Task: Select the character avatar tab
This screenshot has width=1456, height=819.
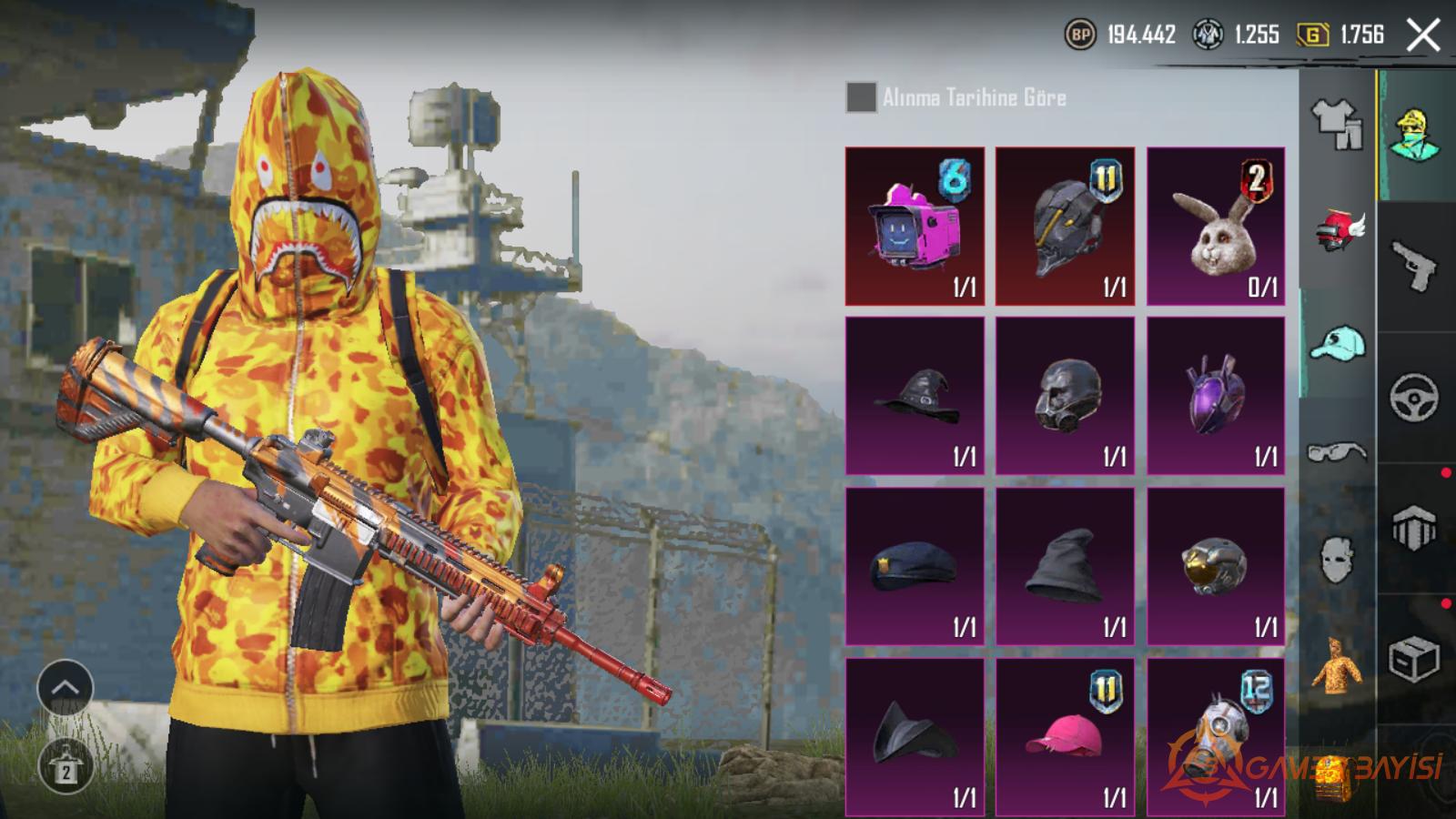Action: [x=1416, y=135]
